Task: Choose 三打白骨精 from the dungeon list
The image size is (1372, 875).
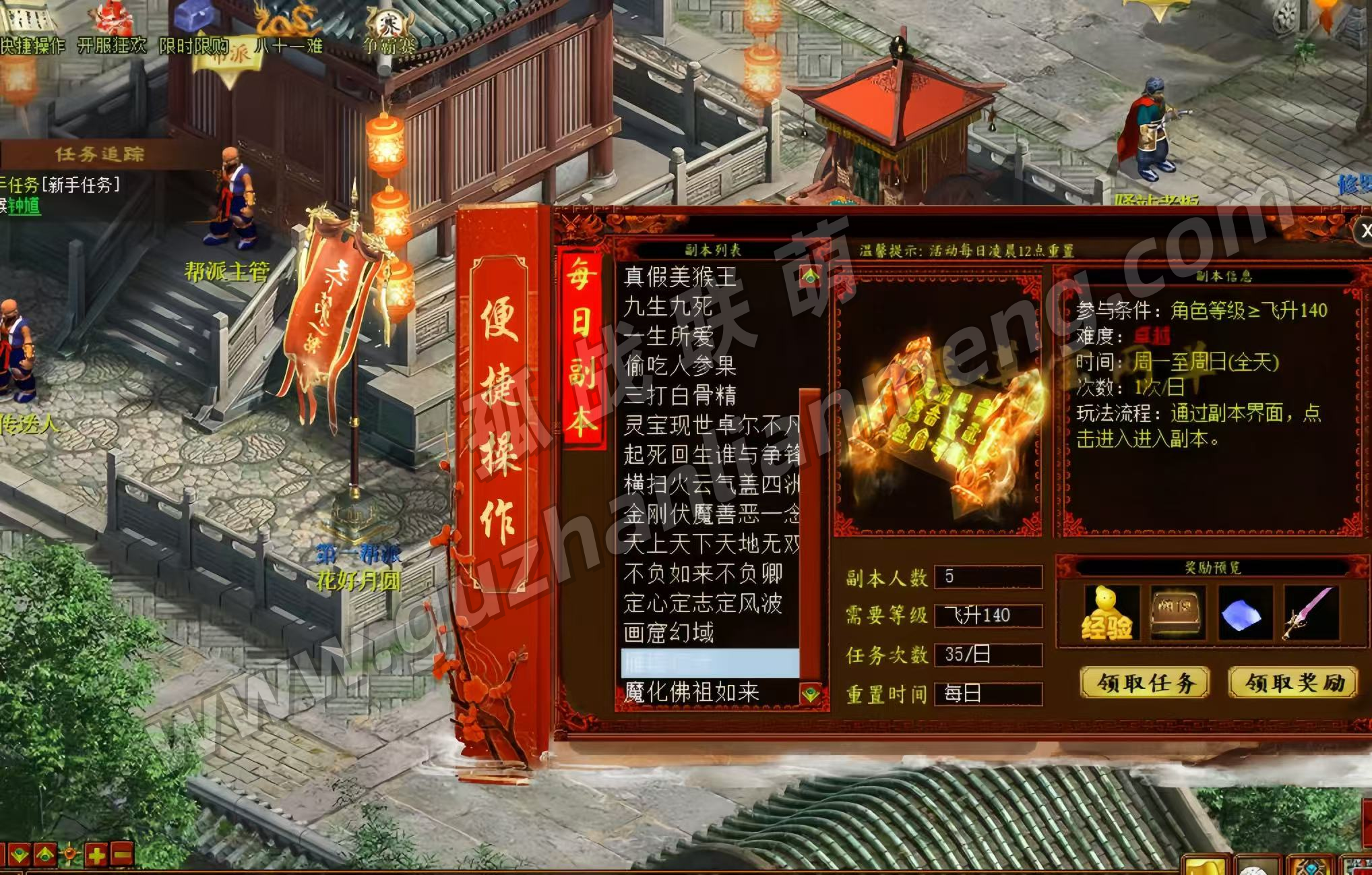Action: coord(680,395)
